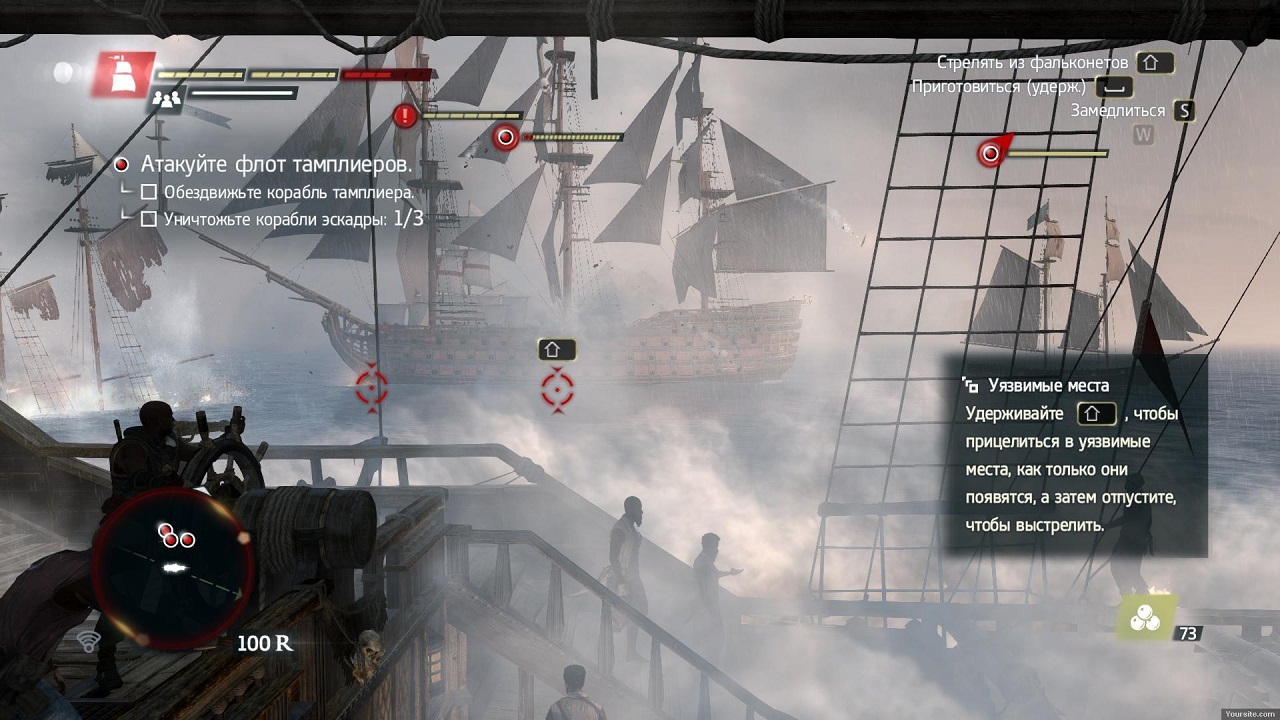Screen dimensions: 1280x720
Task: Choose the heavy shot ammunition icon
Action: pos(1143,619)
